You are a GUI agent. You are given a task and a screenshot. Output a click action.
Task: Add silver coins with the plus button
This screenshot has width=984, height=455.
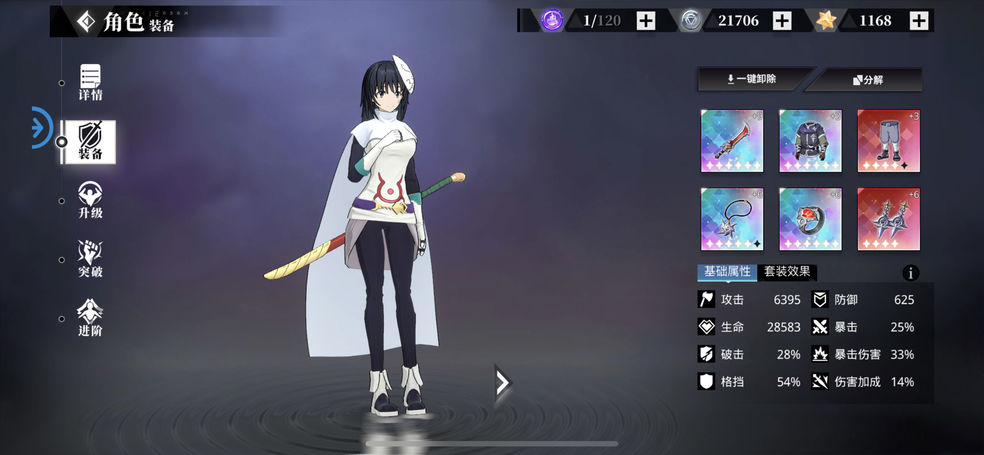tap(782, 20)
